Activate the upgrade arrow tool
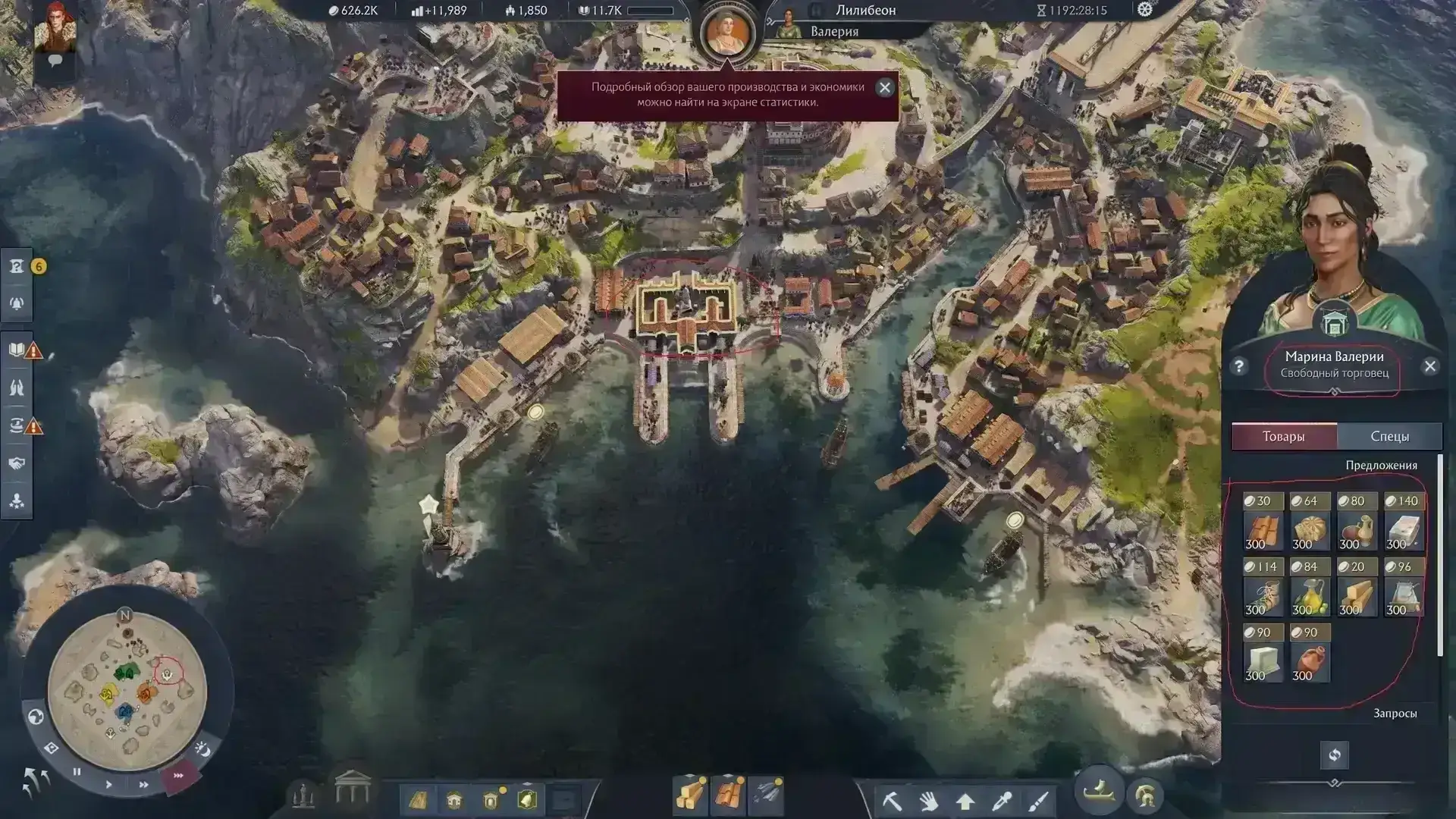The image size is (1456, 819). pyautogui.click(x=965, y=801)
